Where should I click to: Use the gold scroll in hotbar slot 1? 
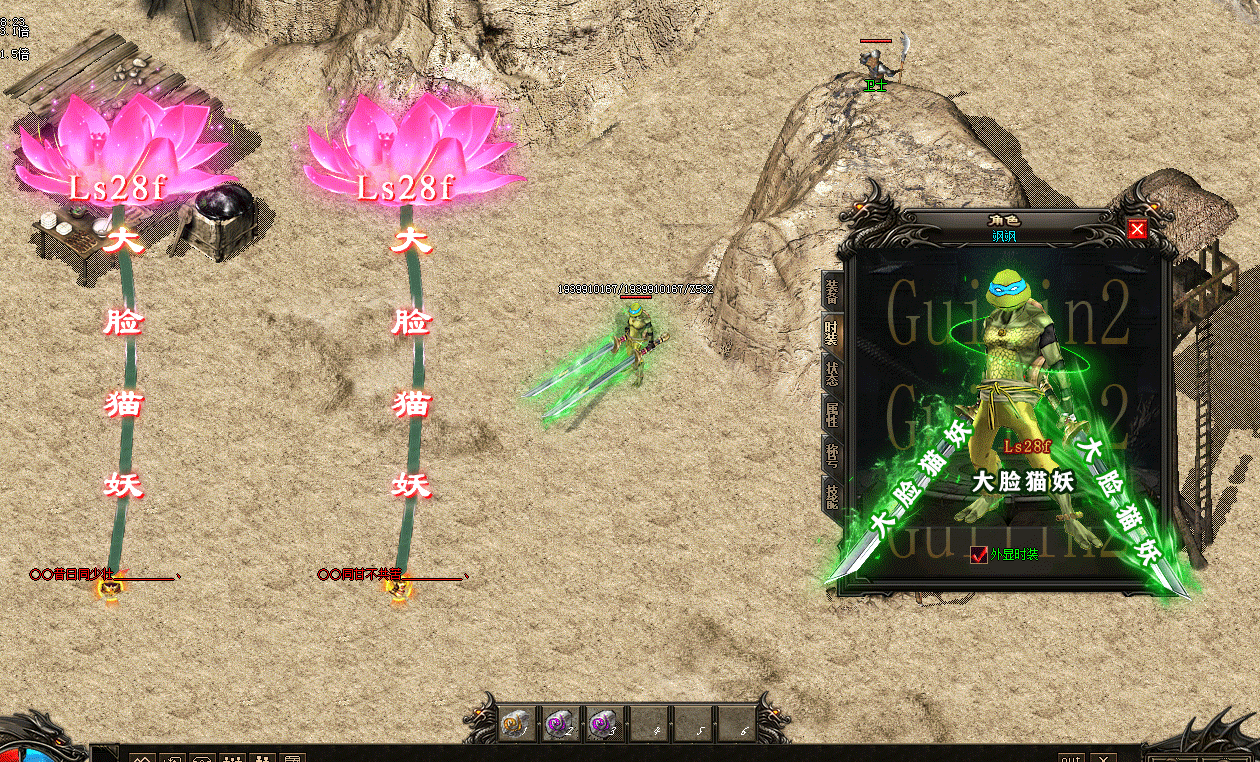(517, 723)
